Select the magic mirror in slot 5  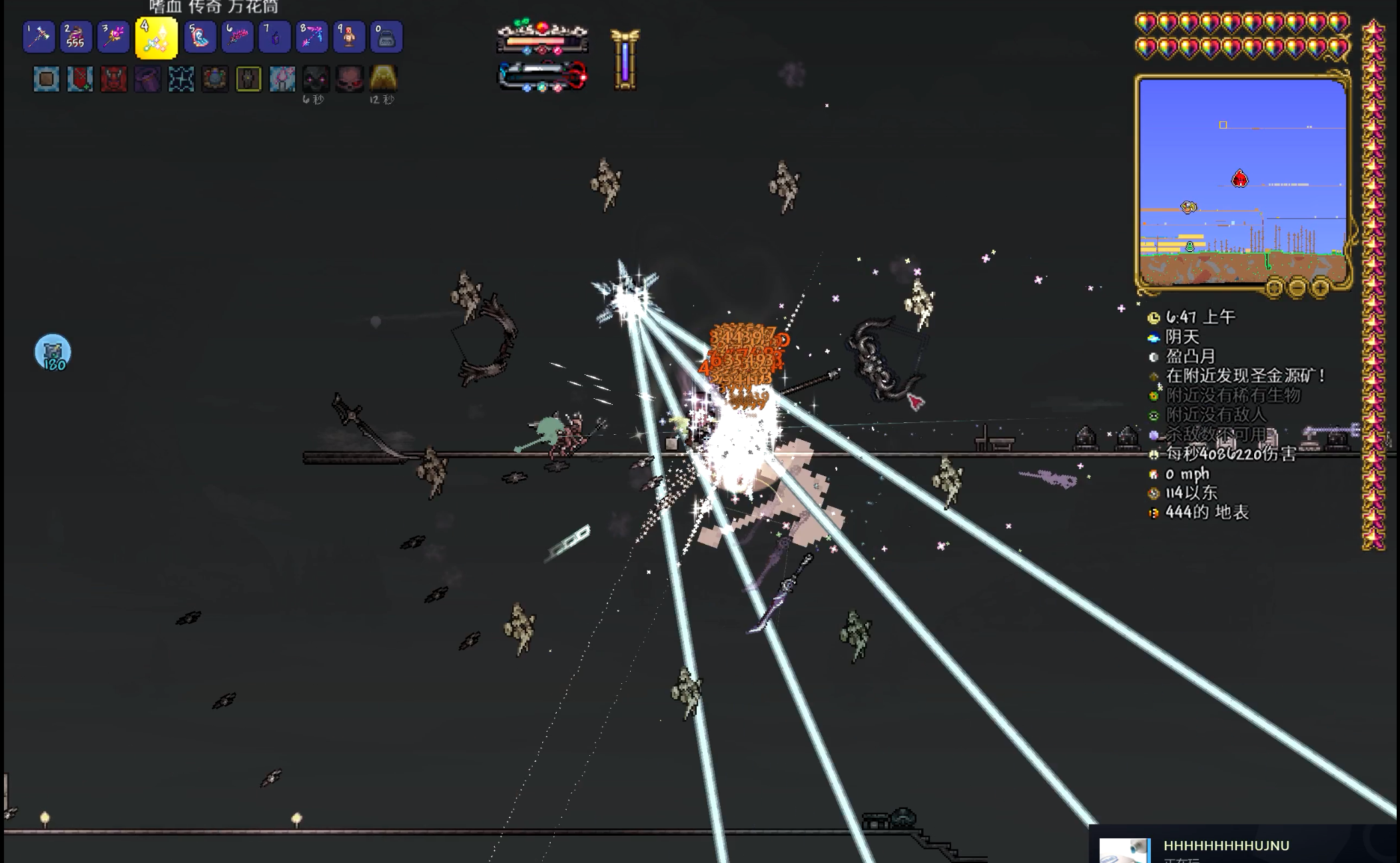pos(200,37)
